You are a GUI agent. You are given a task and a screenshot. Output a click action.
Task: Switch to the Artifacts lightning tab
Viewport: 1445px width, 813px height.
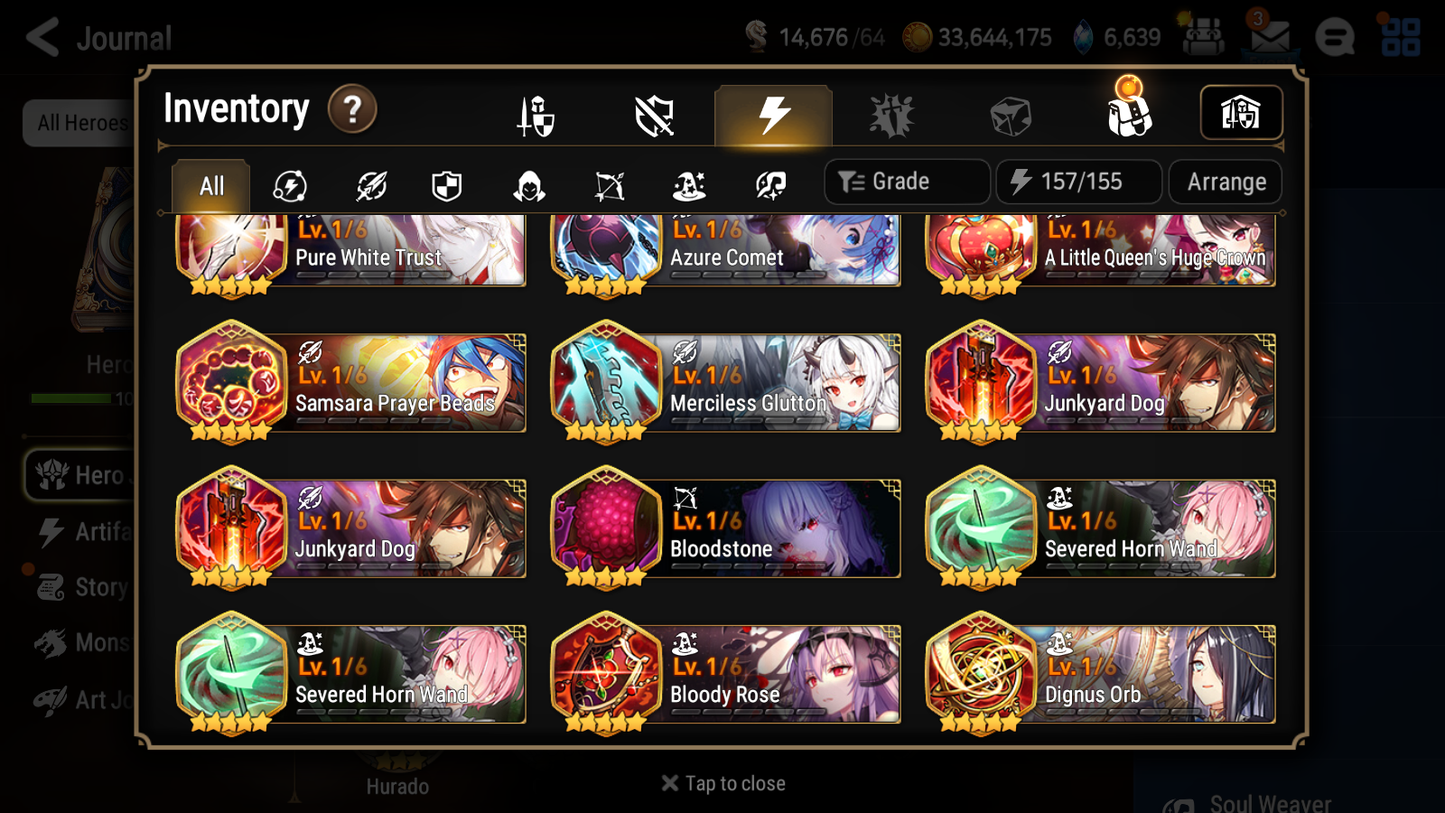point(773,113)
